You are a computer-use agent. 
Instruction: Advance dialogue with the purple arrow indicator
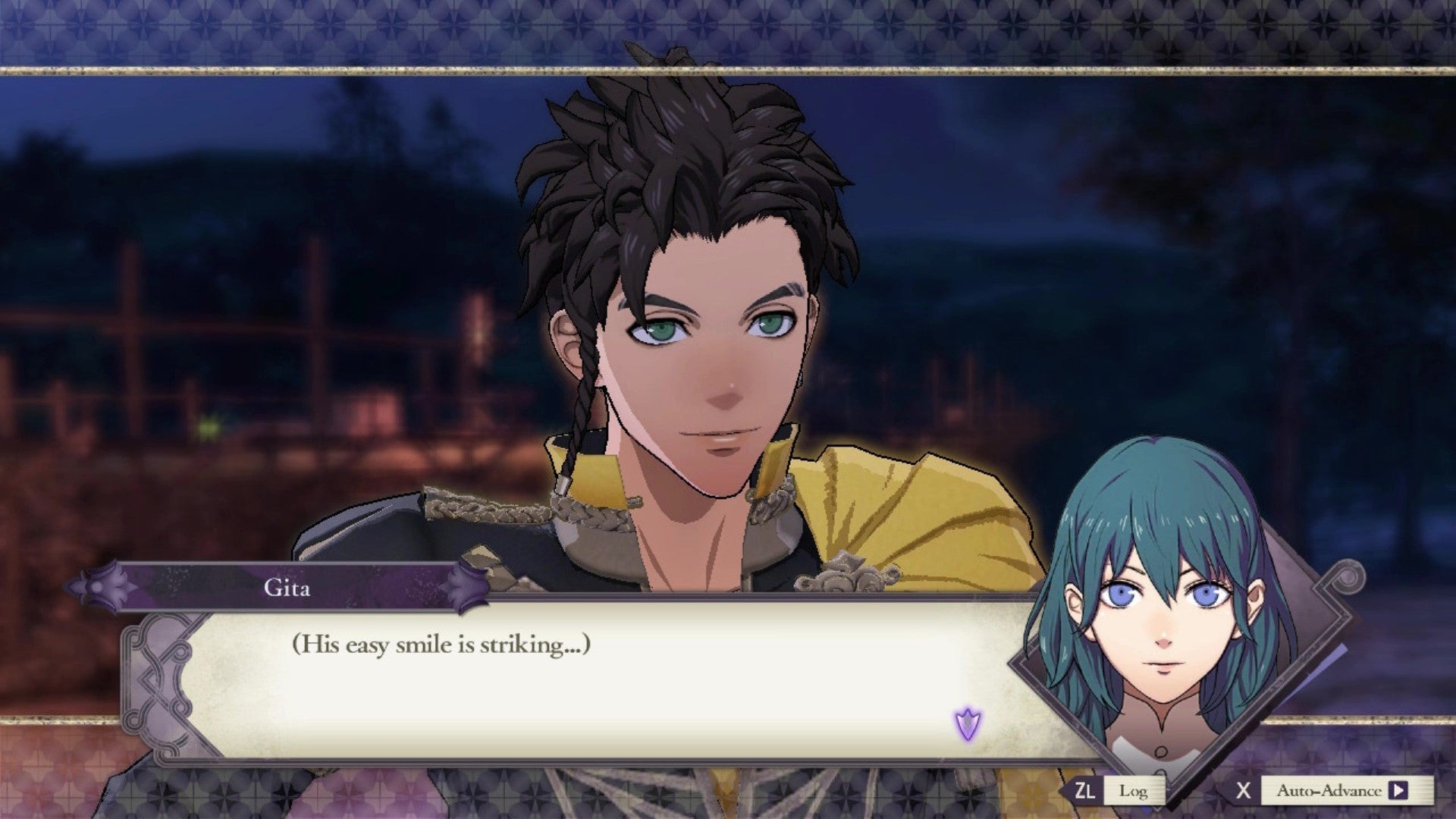tap(968, 724)
